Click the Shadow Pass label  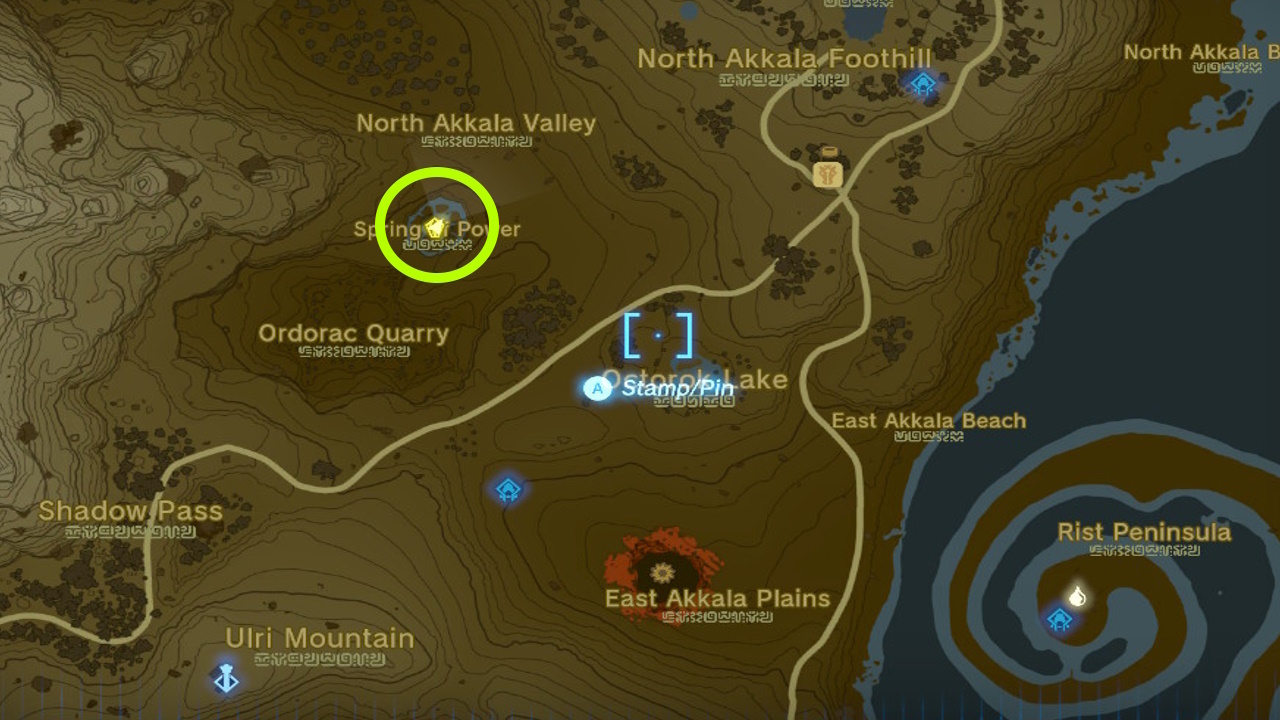131,511
